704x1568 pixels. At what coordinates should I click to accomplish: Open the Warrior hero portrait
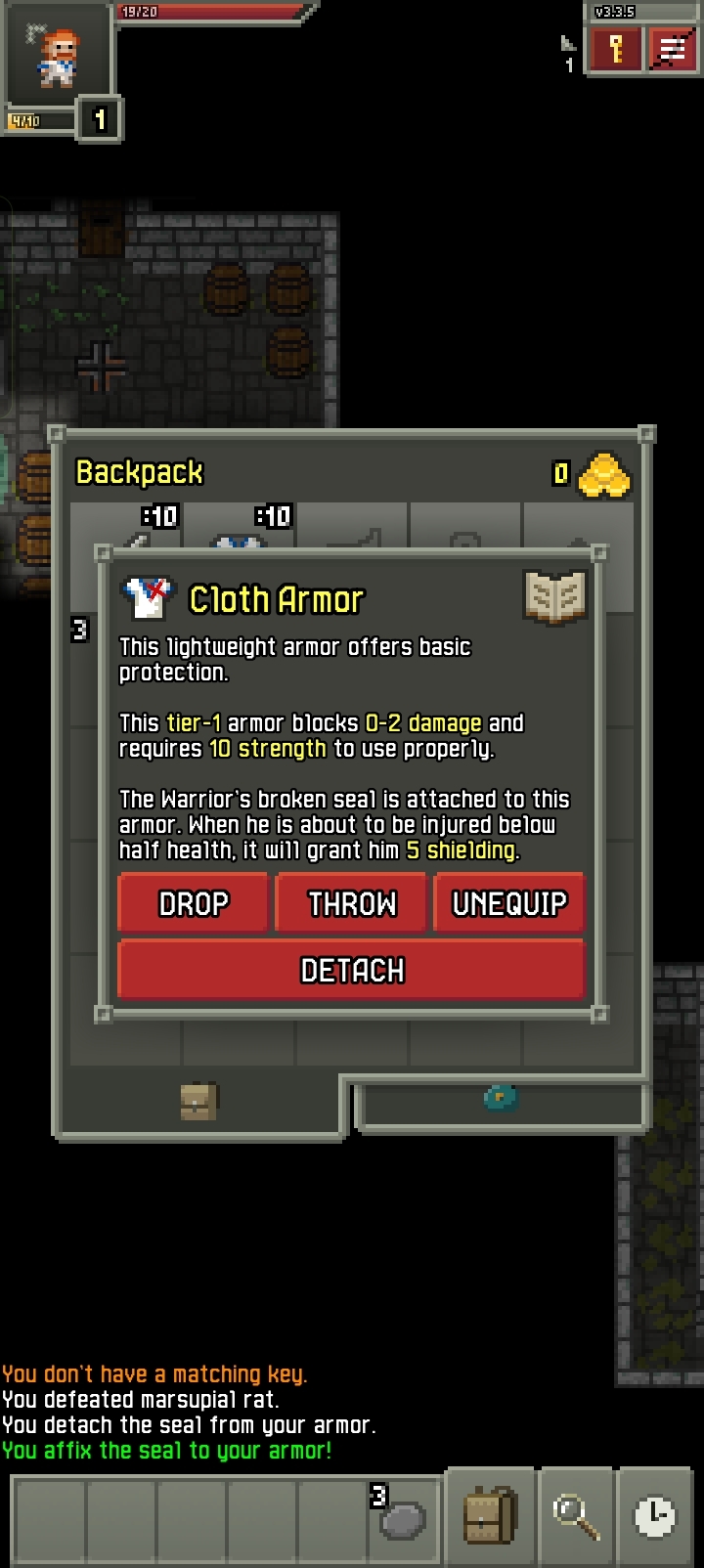pos(57,57)
